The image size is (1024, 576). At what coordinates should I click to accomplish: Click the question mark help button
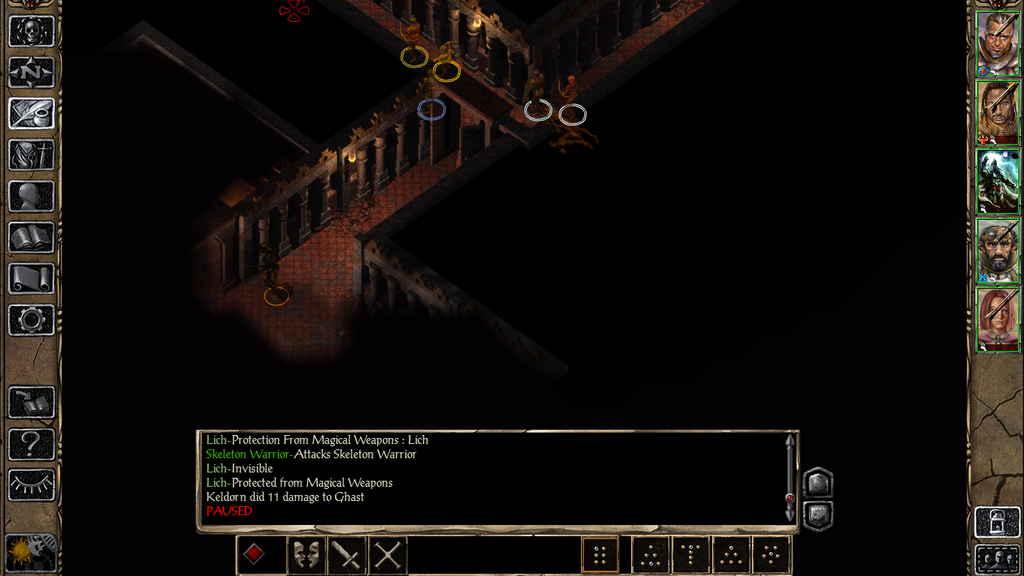click(31, 443)
